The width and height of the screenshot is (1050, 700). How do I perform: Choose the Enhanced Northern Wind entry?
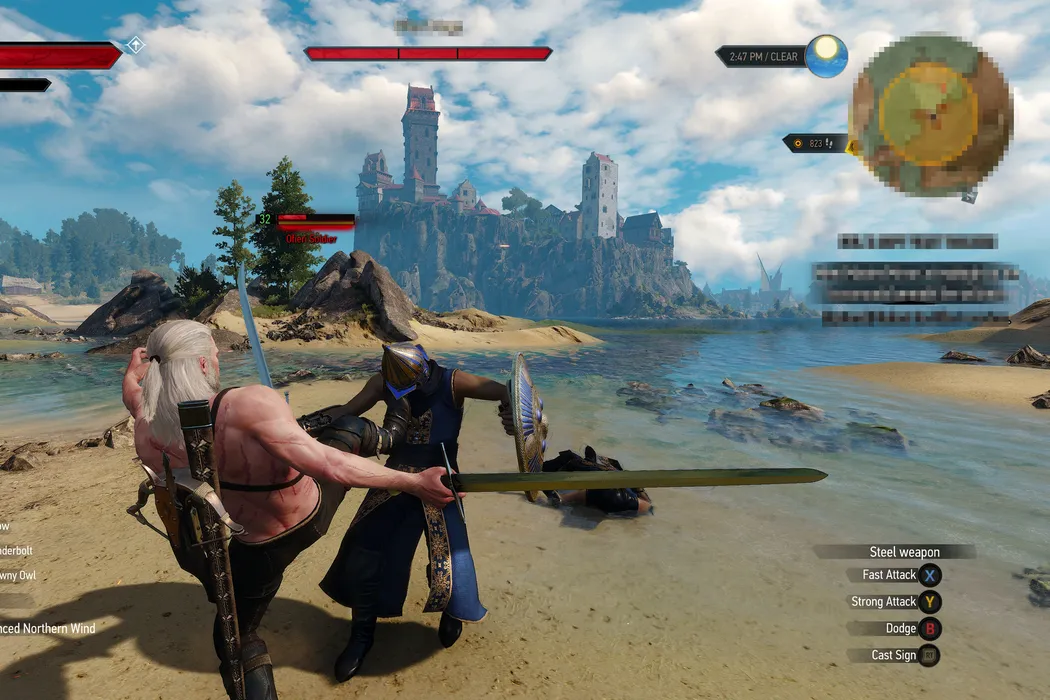[x=48, y=628]
